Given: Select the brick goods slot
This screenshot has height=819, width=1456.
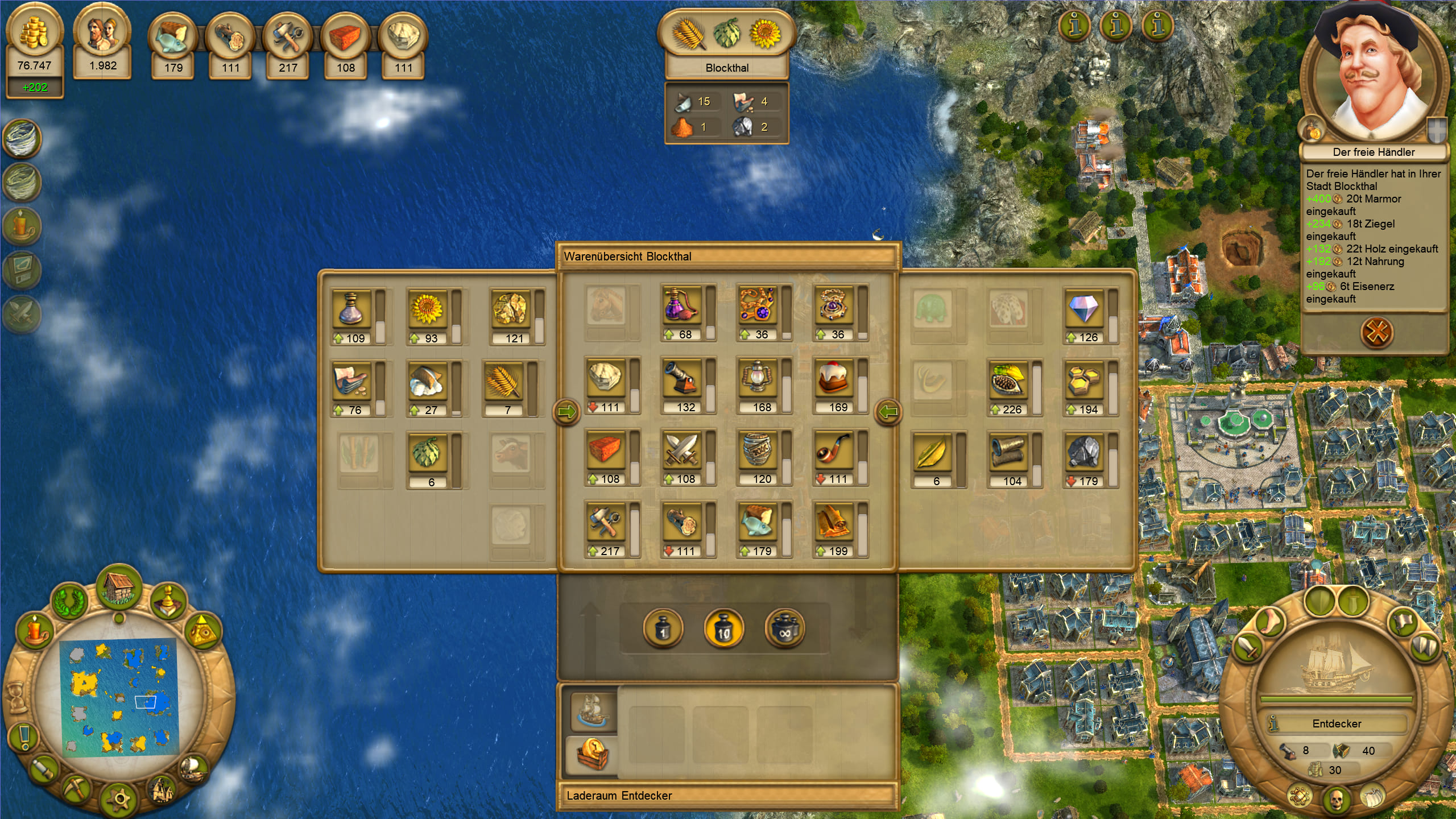Looking at the screenshot, I should point(605,451).
